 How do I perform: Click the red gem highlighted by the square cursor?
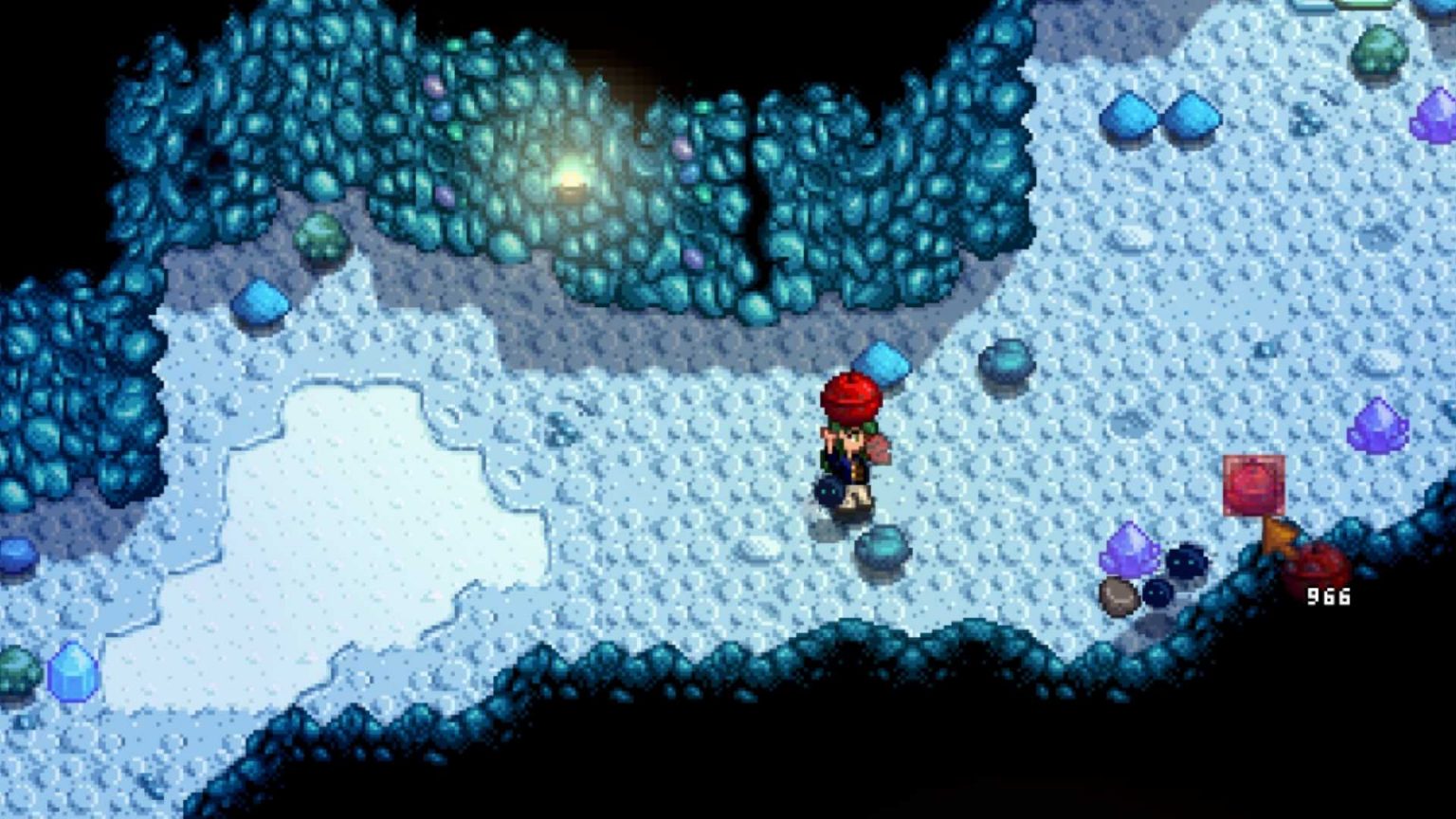(x=1254, y=484)
